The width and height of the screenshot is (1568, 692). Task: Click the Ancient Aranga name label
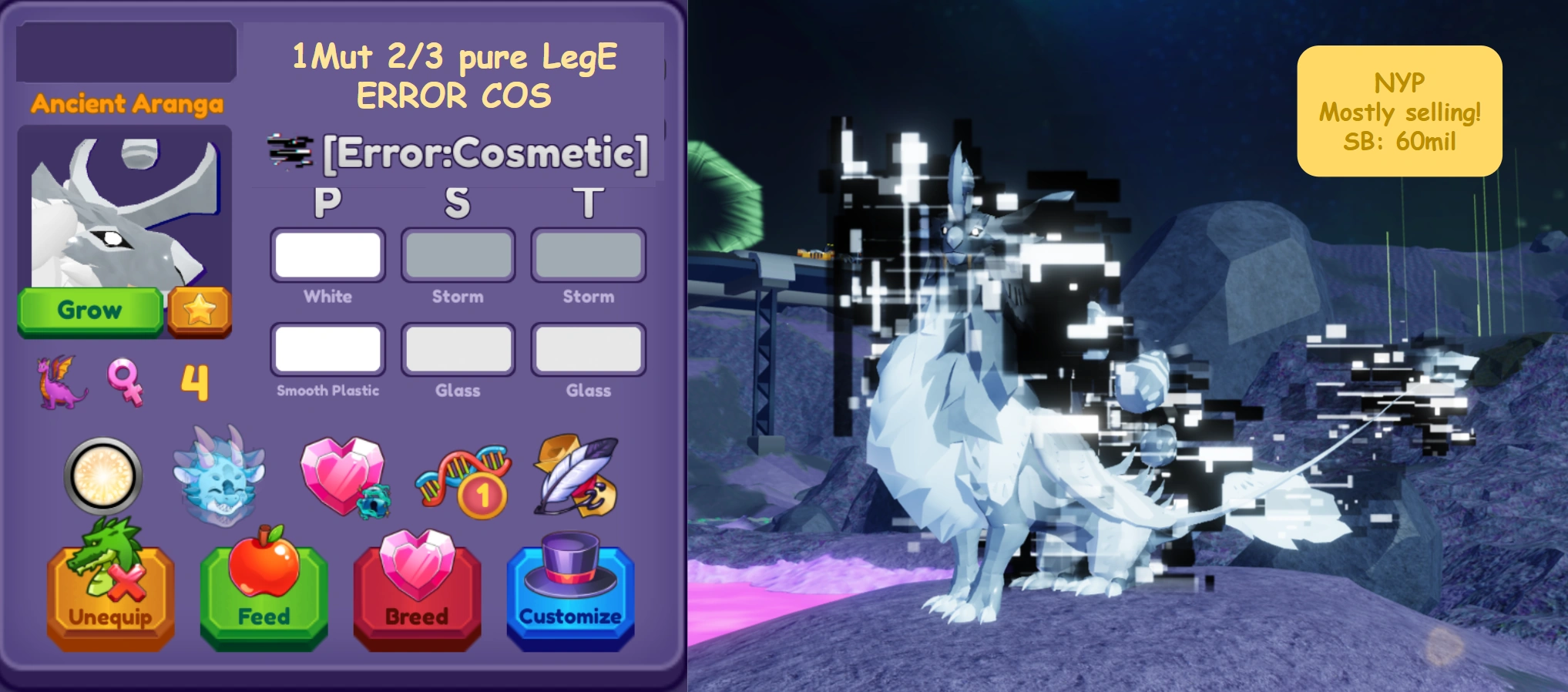(x=126, y=104)
